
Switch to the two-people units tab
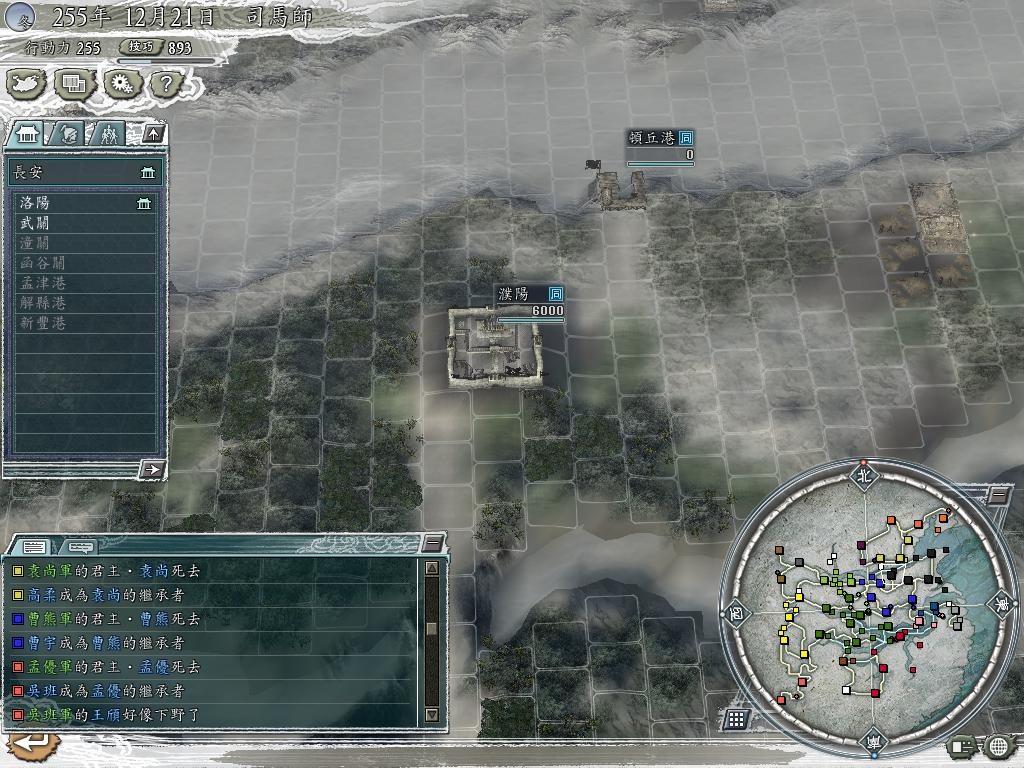(x=108, y=133)
